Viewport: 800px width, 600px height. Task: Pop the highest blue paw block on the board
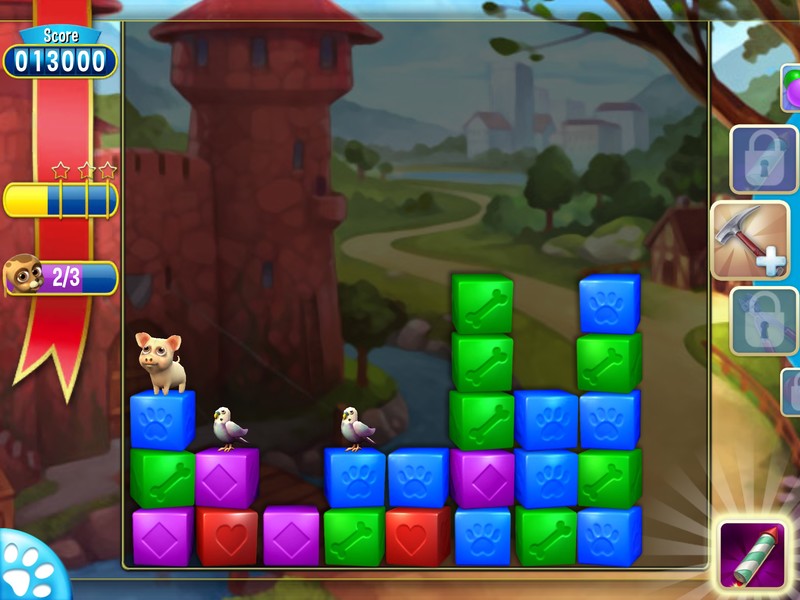pyautogui.click(x=609, y=304)
